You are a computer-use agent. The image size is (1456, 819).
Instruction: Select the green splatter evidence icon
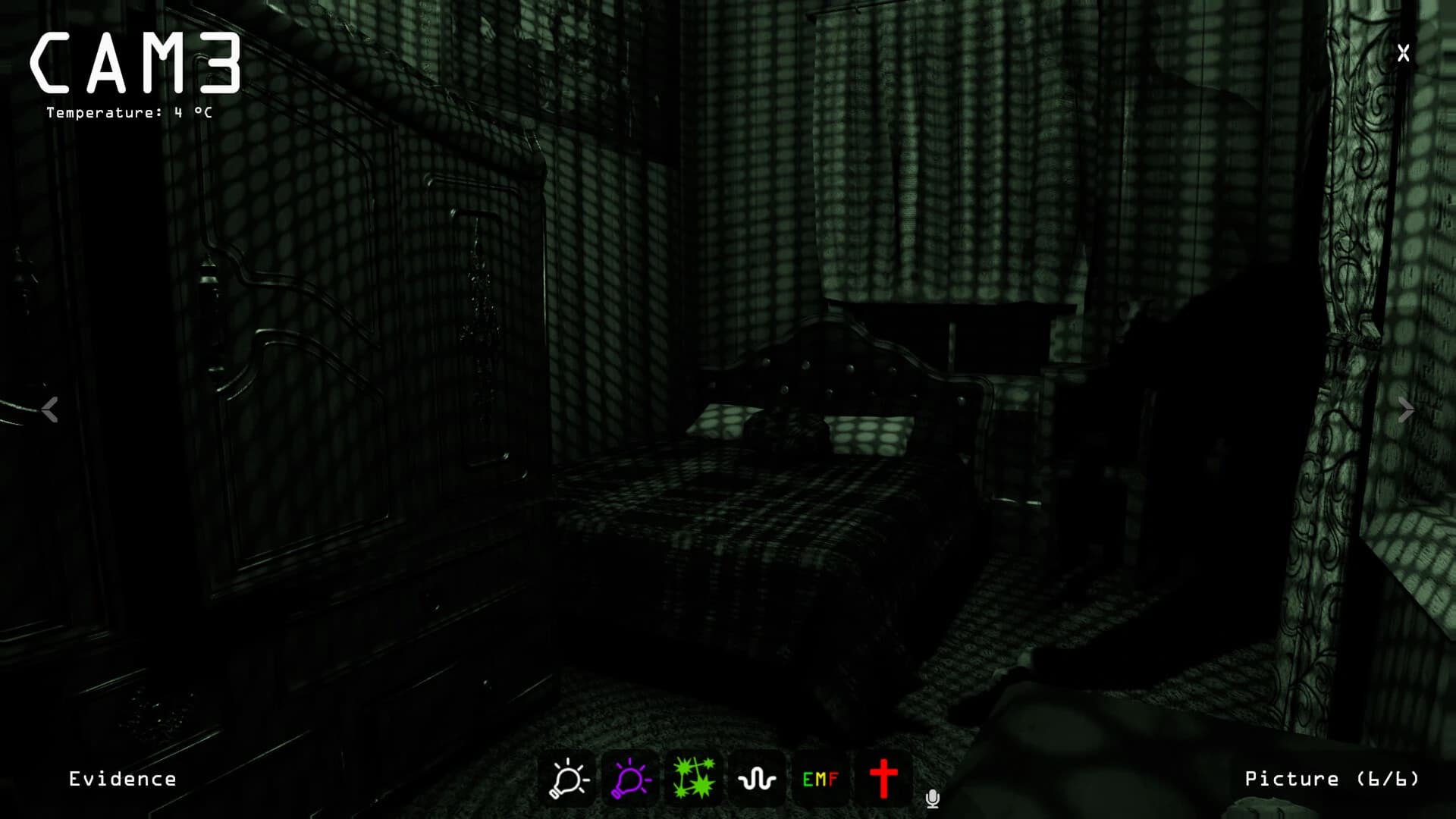[694, 778]
